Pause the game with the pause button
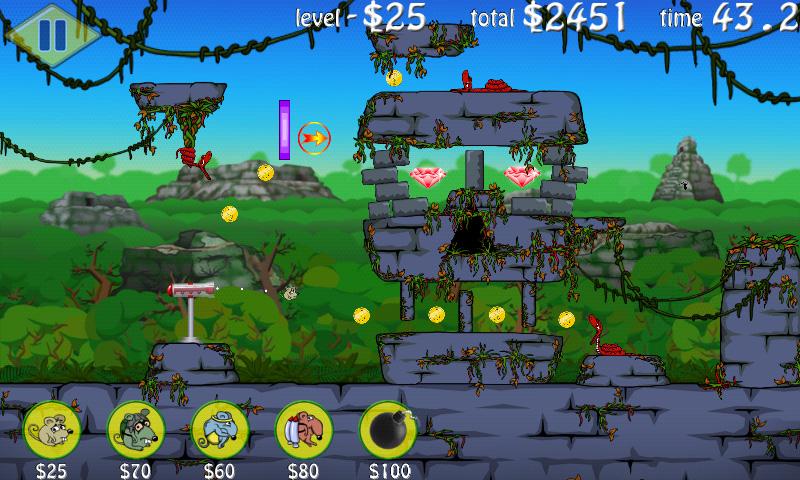 tap(51, 33)
